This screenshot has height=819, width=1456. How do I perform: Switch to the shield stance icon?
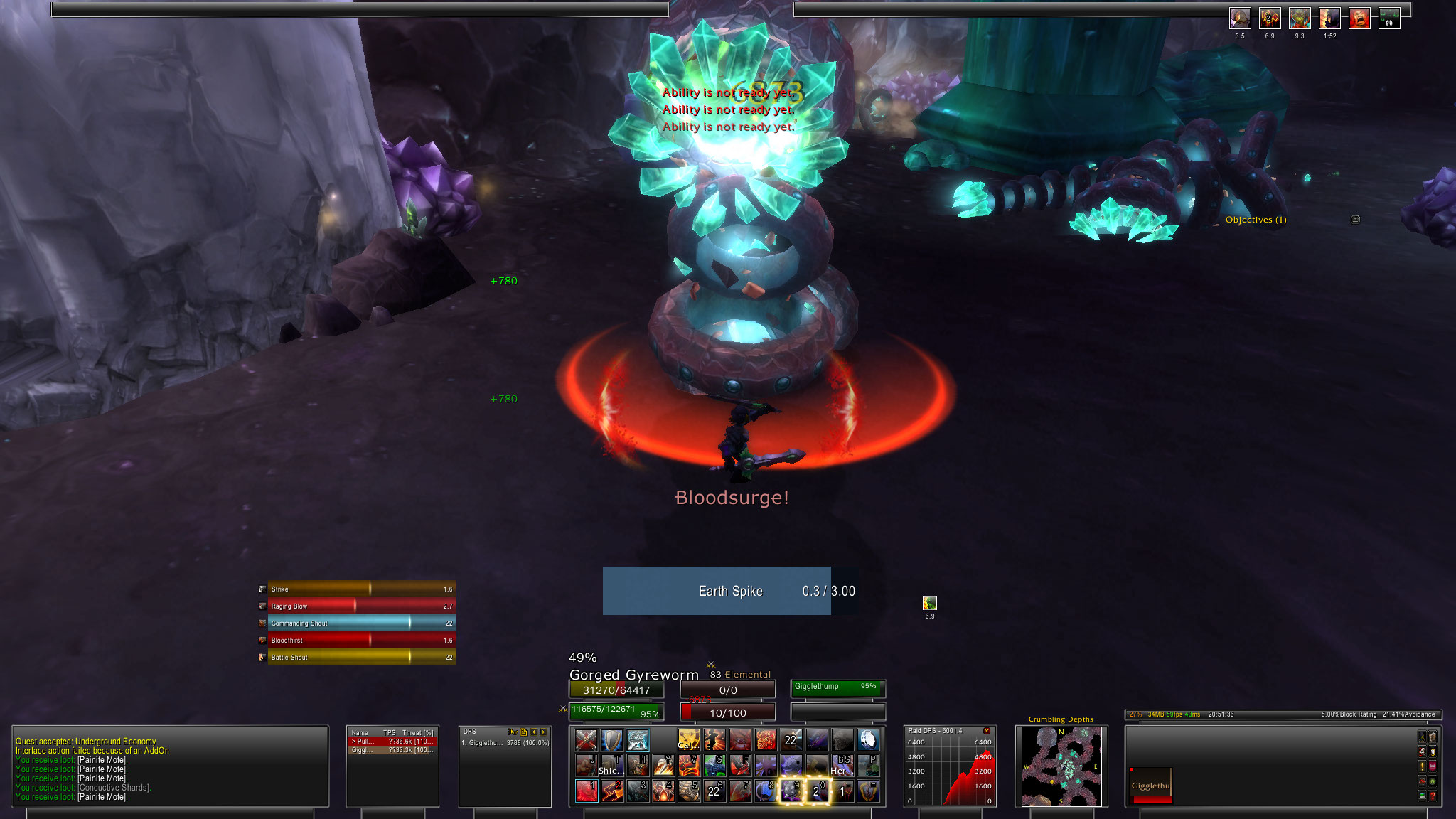point(611,740)
